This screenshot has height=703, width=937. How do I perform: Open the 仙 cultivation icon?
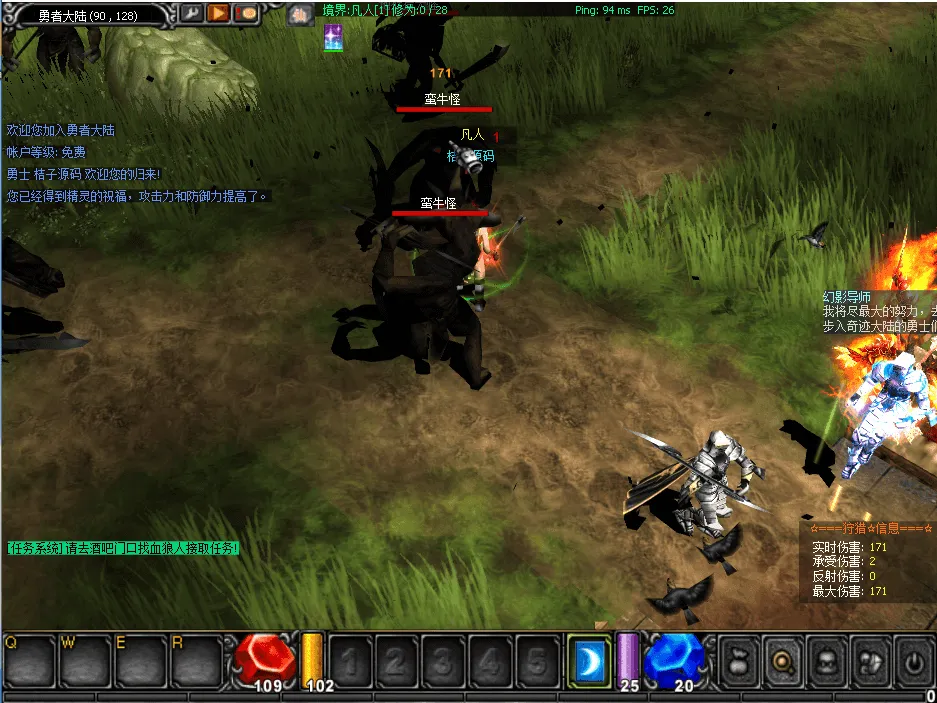pos(299,15)
